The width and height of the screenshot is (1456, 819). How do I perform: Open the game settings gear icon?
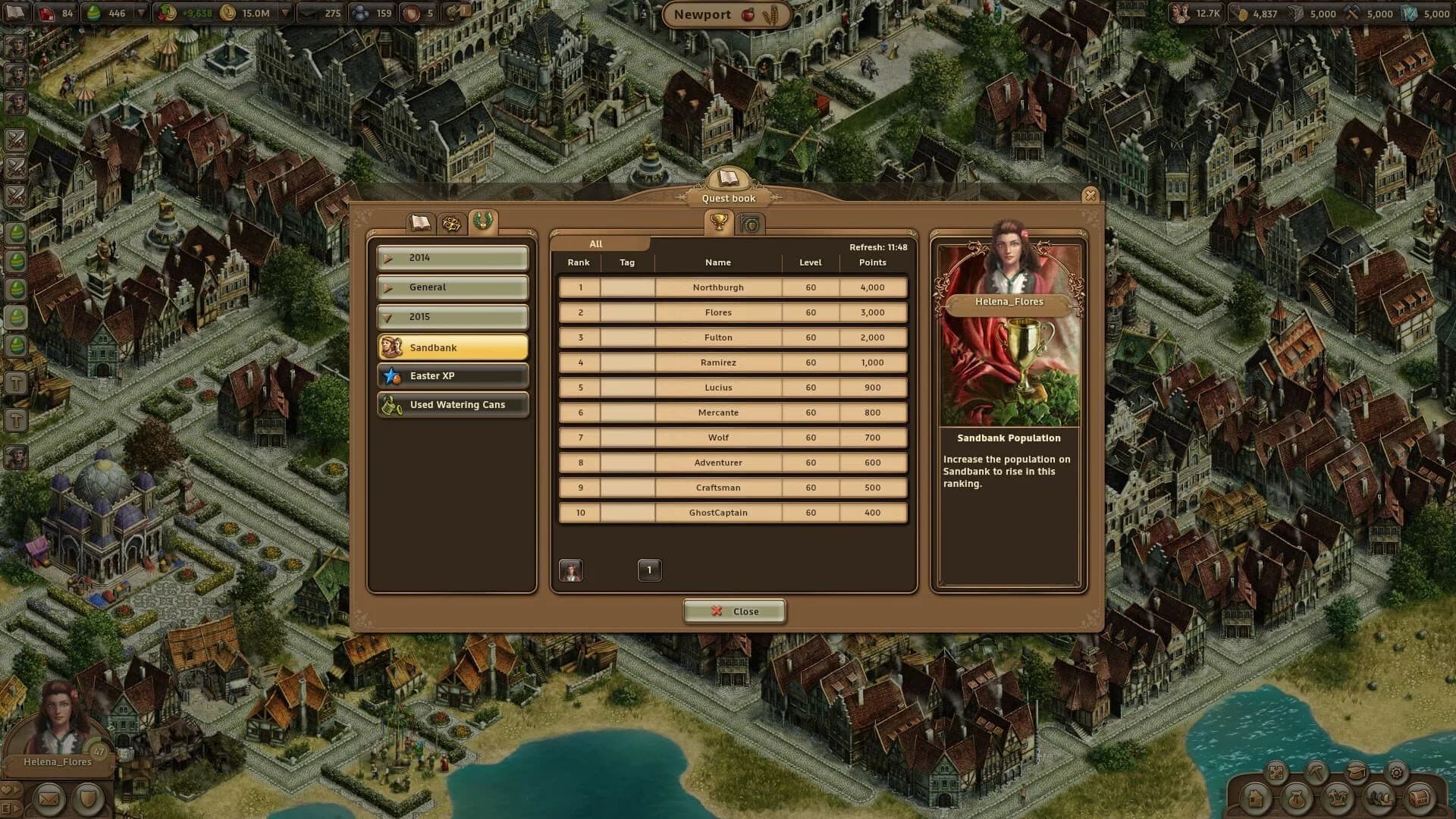pos(1396,773)
